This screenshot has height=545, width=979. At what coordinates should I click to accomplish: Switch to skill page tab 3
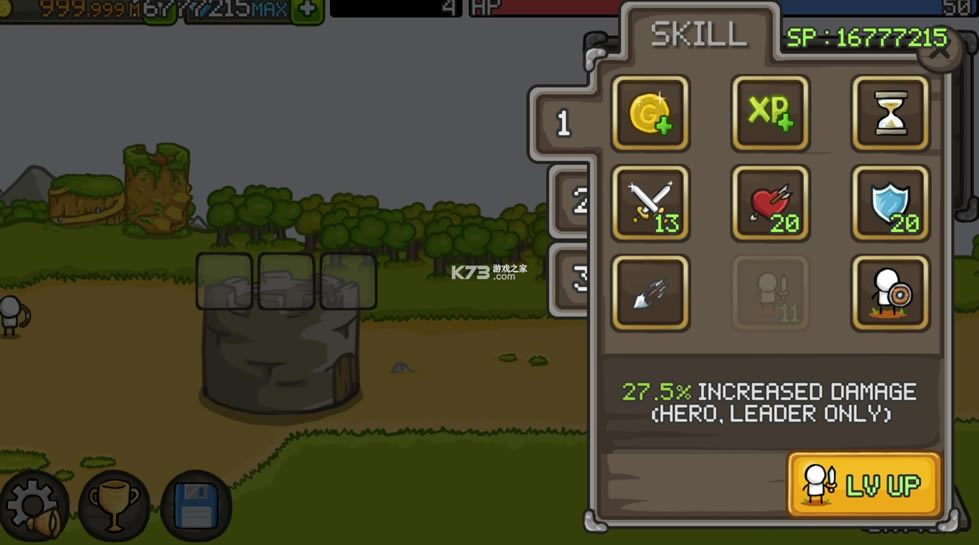coord(577,279)
